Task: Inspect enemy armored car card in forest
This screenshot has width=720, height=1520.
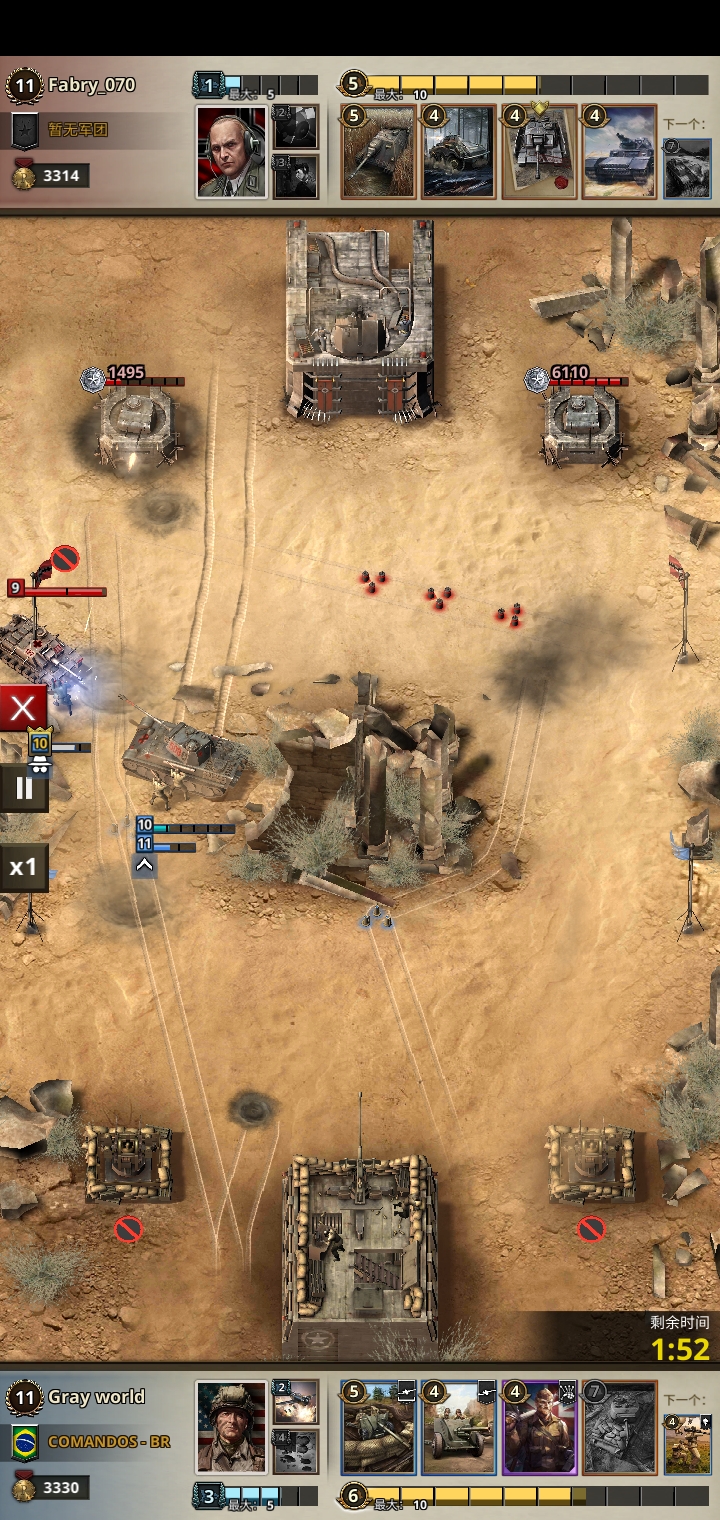Action: coord(458,152)
